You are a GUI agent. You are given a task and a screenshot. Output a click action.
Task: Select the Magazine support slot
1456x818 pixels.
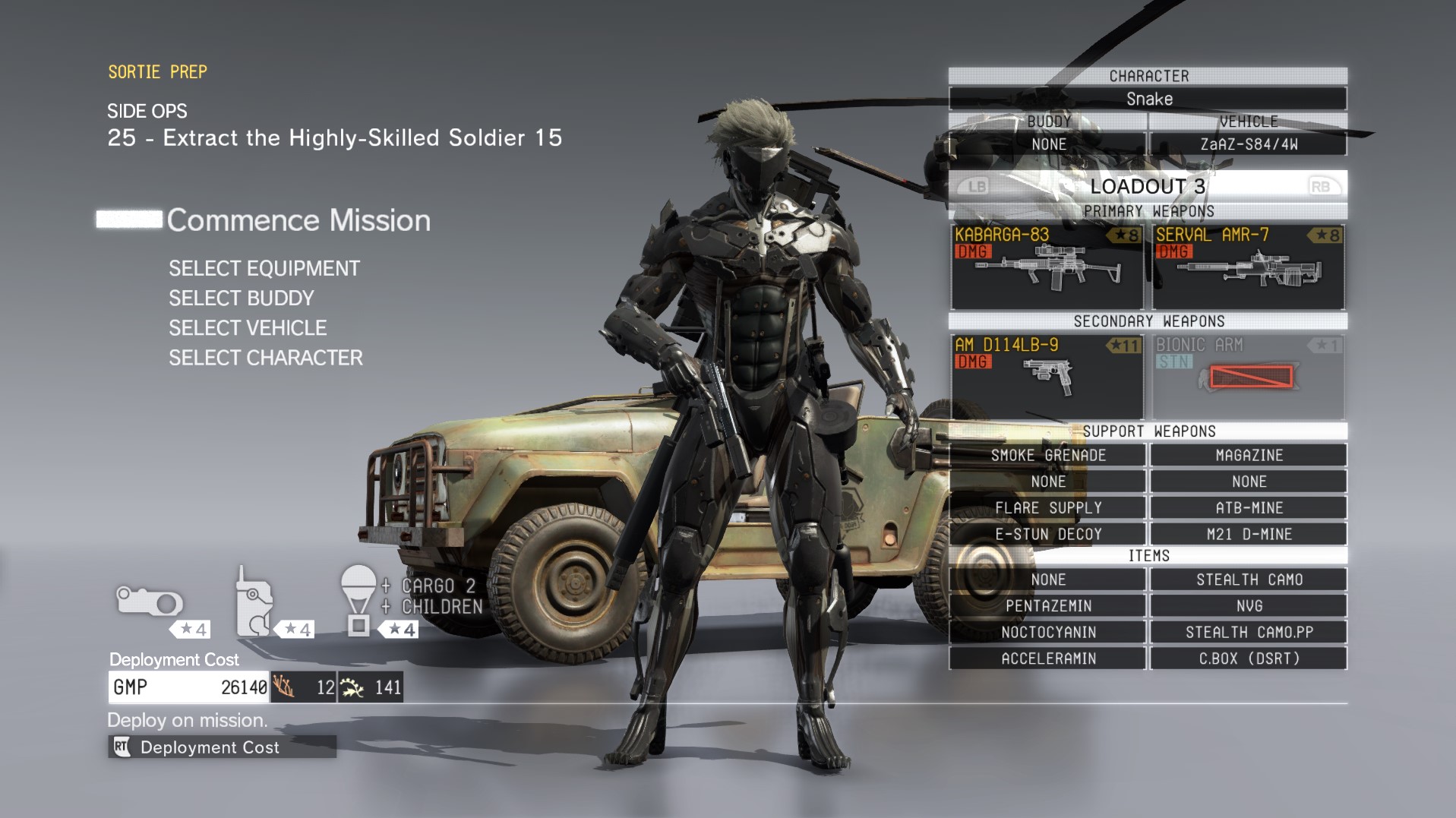(x=1249, y=455)
